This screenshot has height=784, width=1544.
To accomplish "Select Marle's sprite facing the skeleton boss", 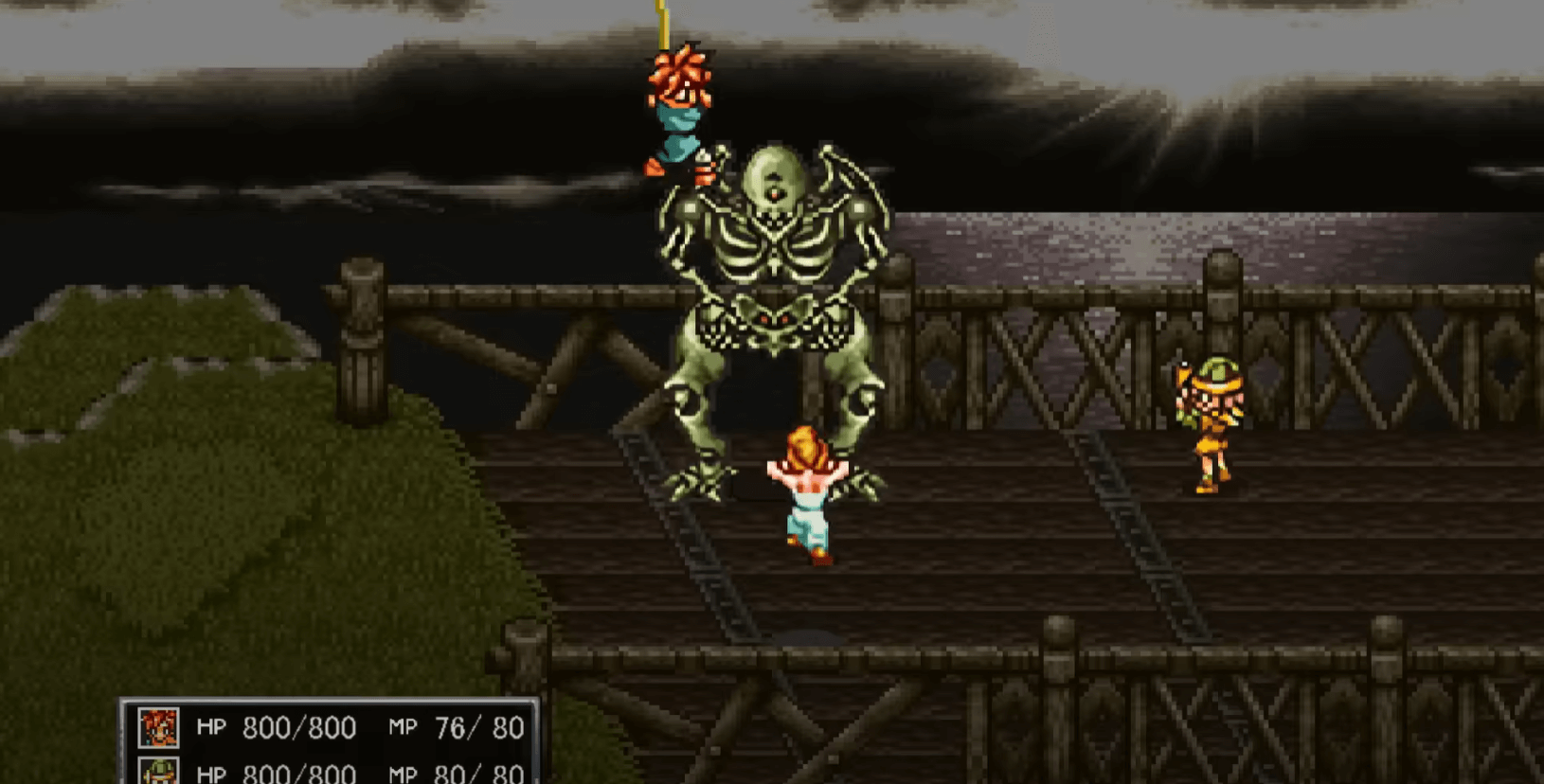I will [x=806, y=492].
